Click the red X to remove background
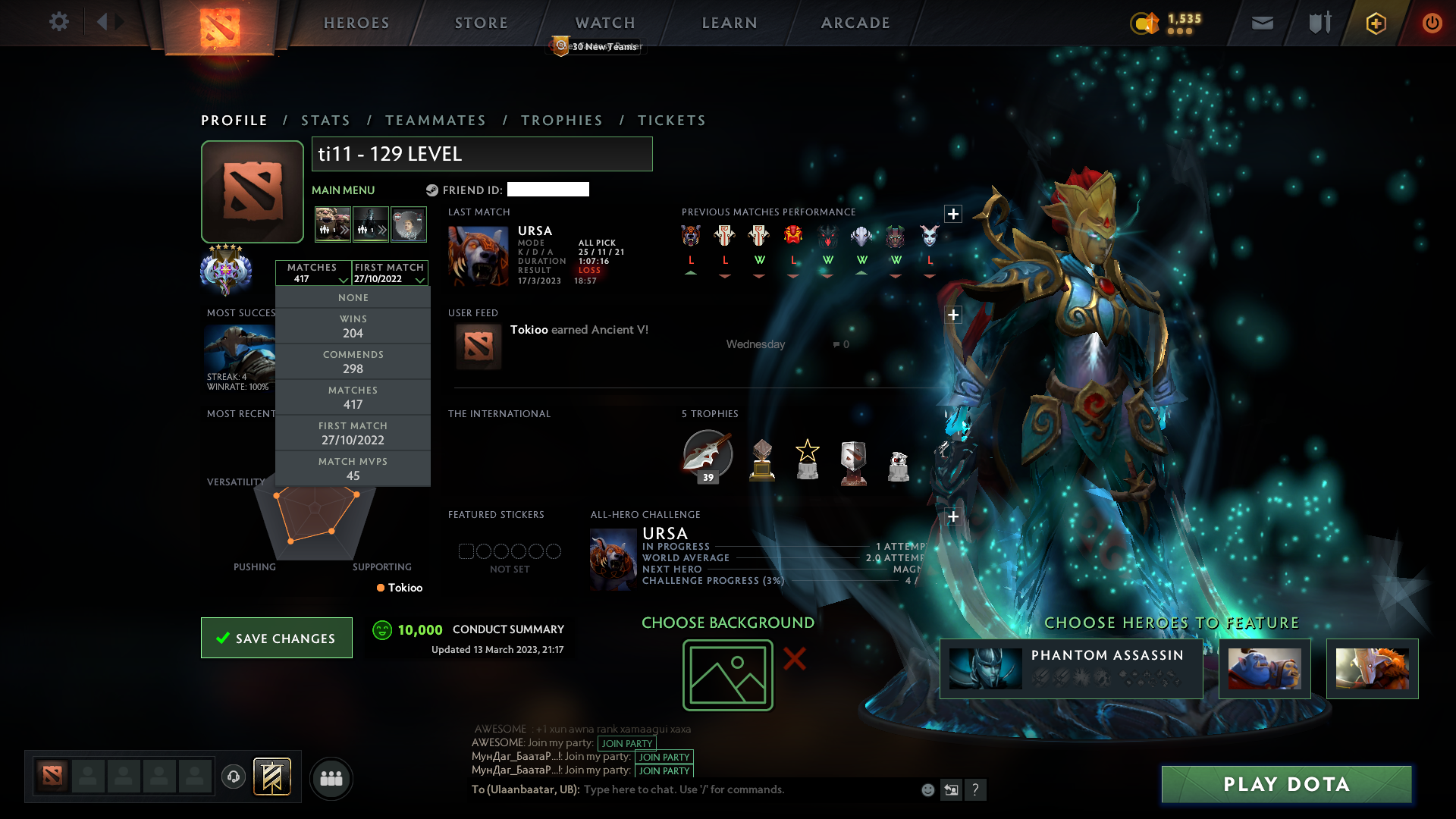Image resolution: width=1456 pixels, height=819 pixels. coord(795,660)
